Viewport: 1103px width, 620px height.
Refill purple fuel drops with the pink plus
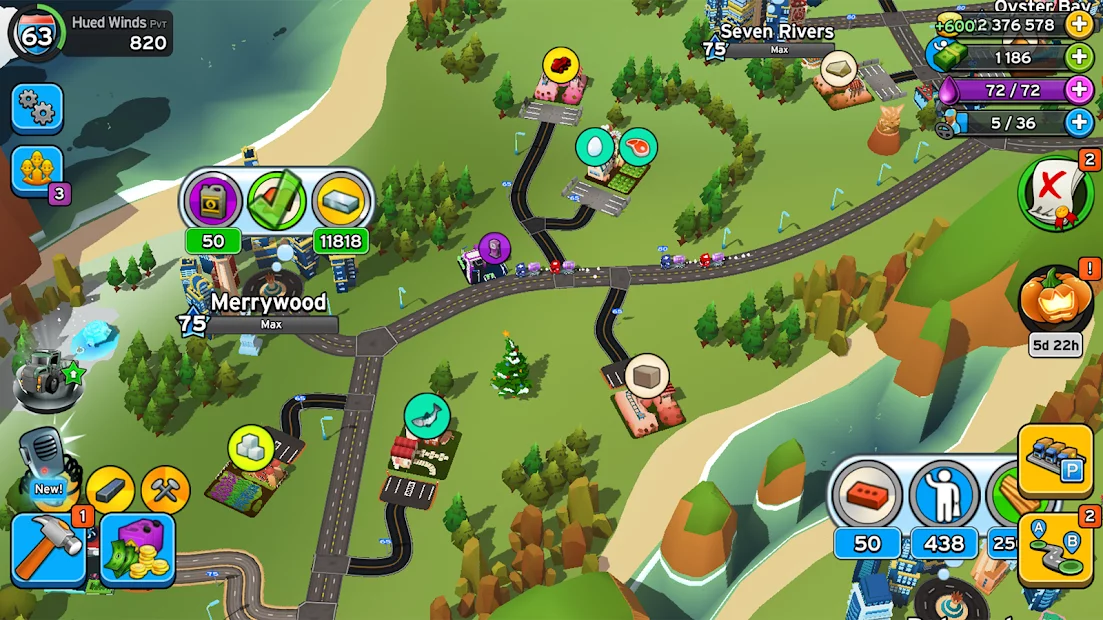tap(1079, 90)
